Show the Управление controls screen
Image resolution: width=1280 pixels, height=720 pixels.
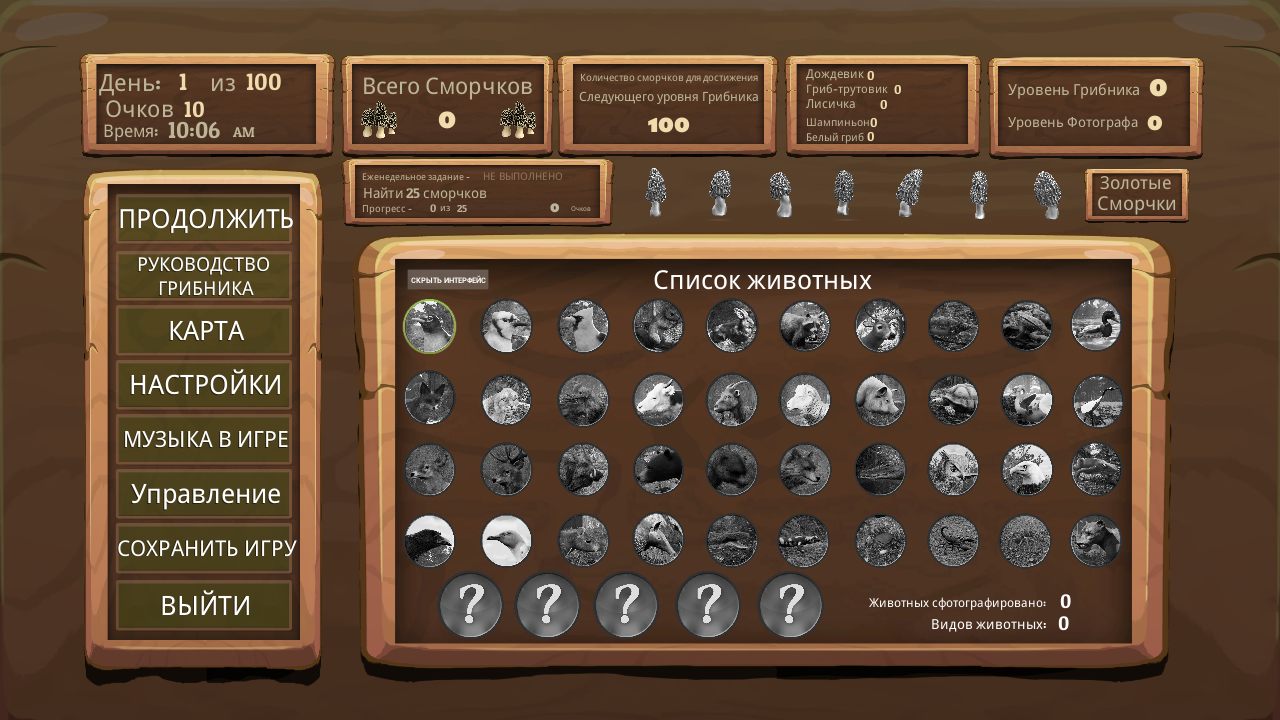tap(205, 494)
